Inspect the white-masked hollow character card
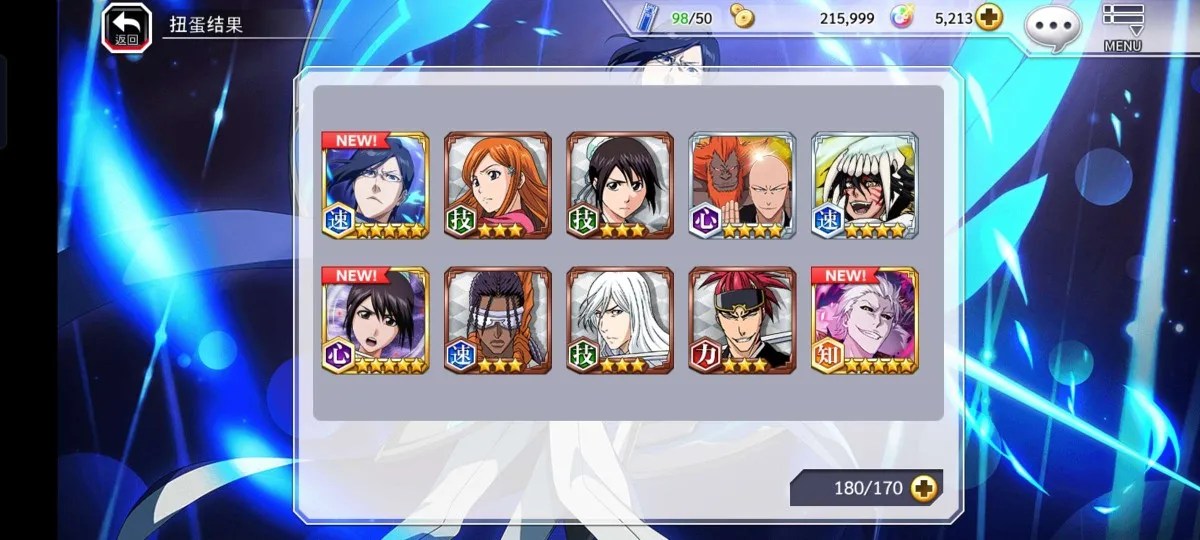 point(864,186)
